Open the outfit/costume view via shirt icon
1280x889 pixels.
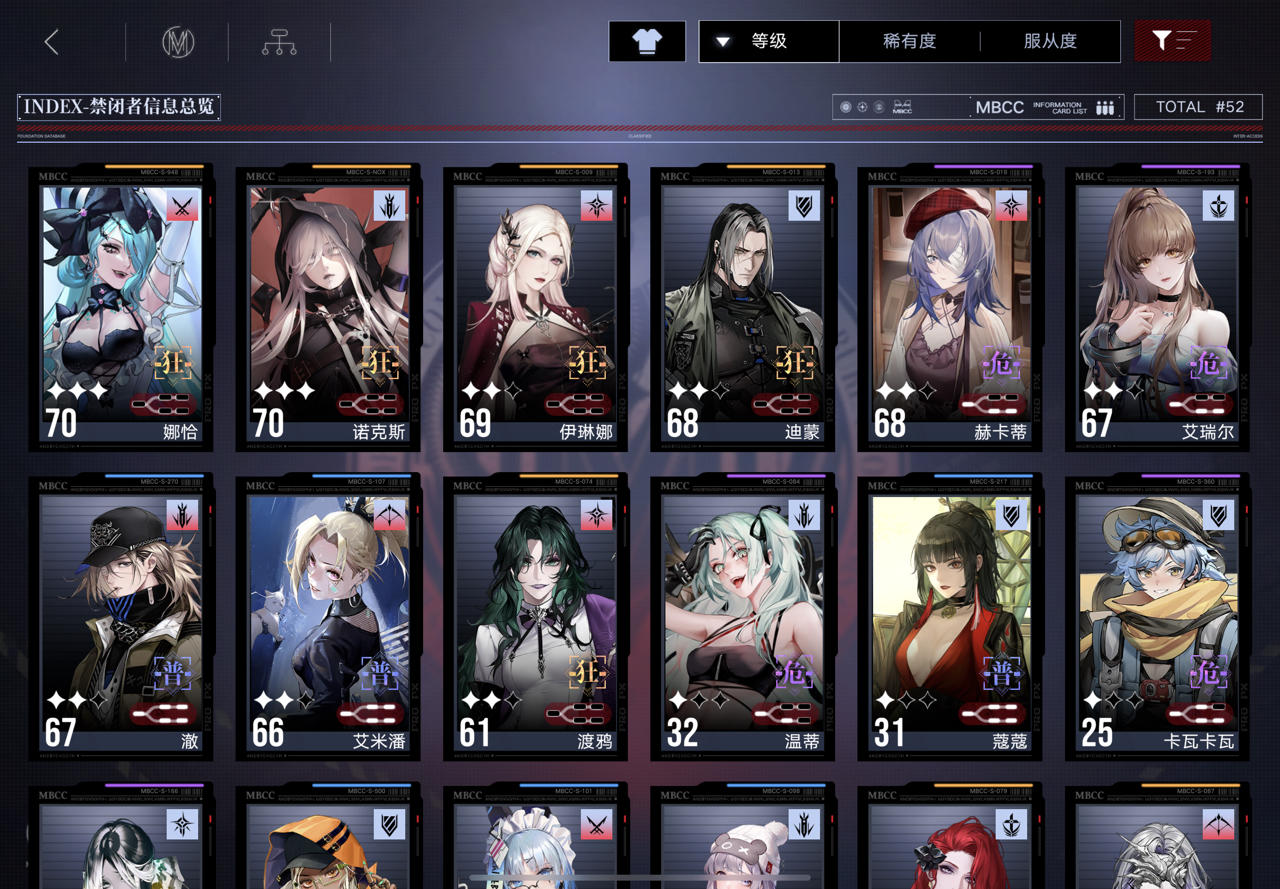(646, 41)
